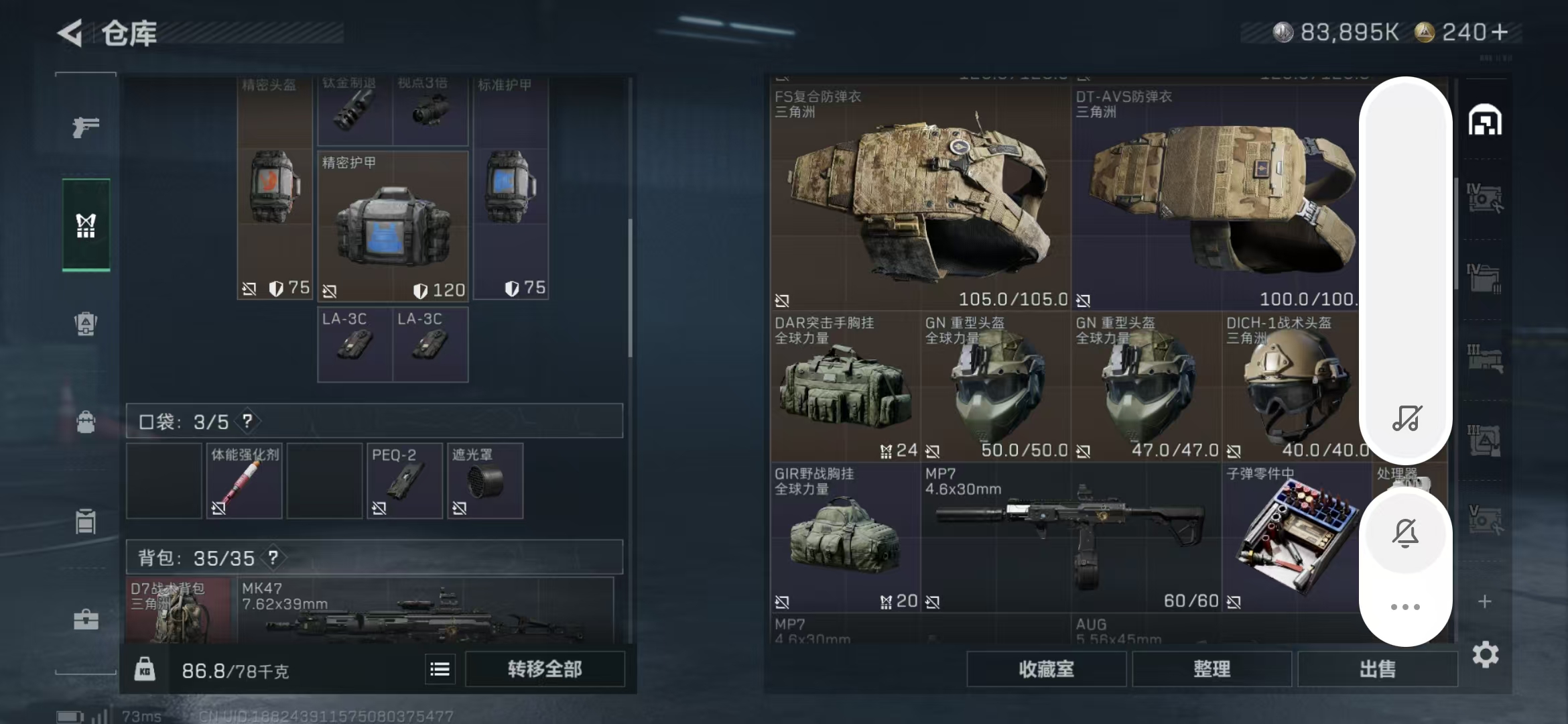Select the firearms category icon in left sidebar
The height and width of the screenshot is (724, 1568).
85,126
